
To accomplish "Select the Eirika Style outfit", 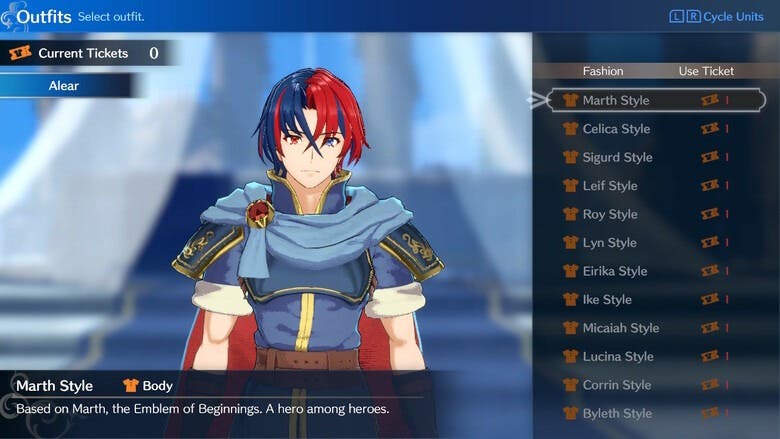I will [x=615, y=271].
